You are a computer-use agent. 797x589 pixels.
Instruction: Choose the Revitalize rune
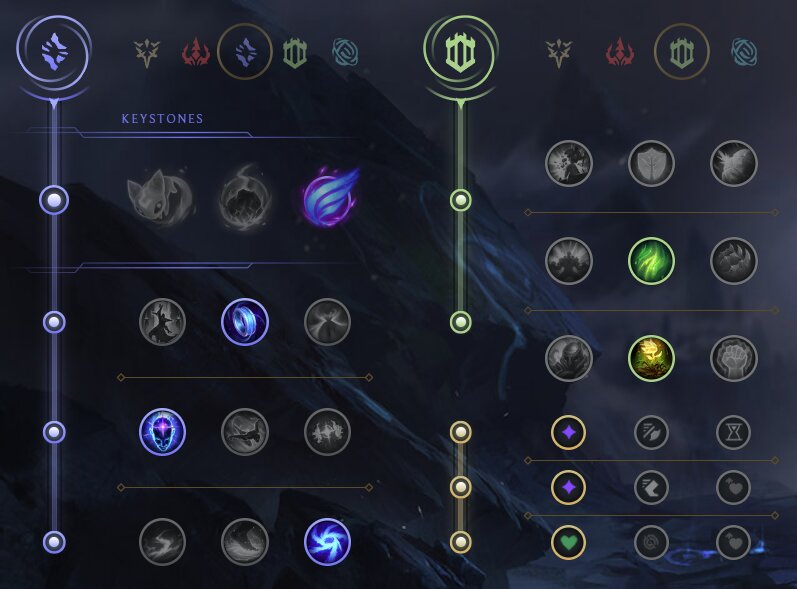(651, 358)
